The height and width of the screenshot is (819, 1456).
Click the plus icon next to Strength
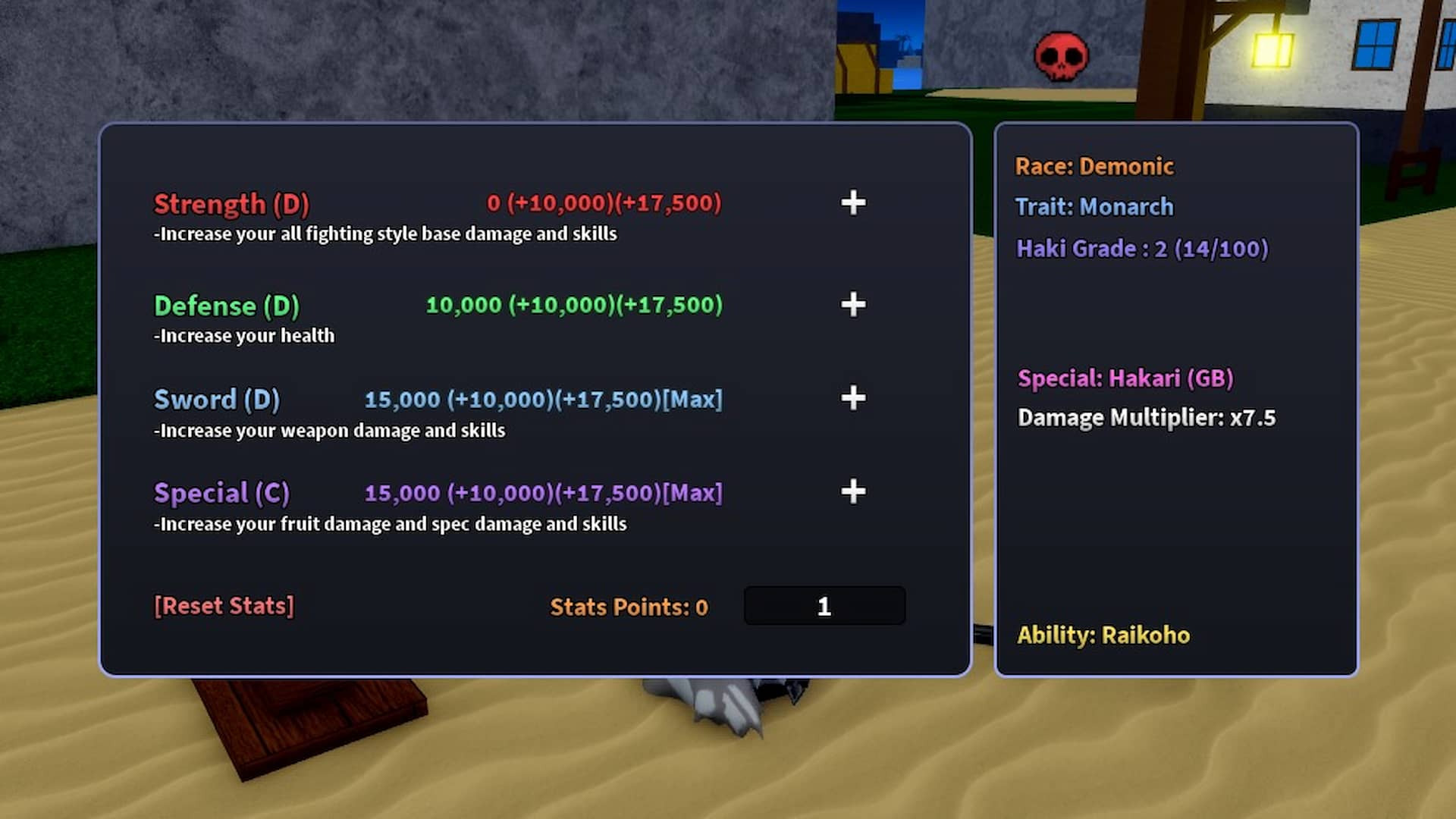[852, 203]
